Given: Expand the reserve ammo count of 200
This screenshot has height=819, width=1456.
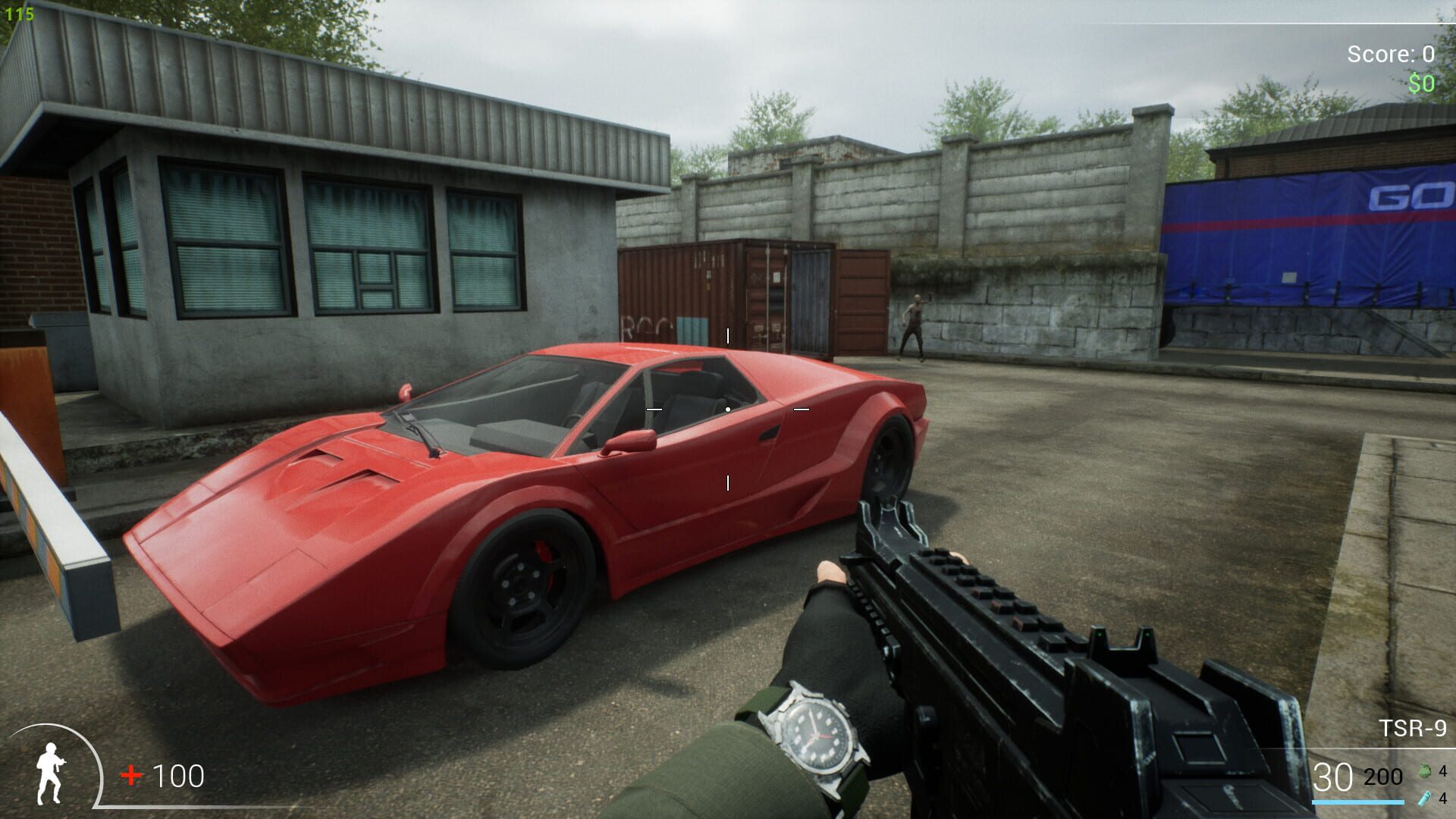Looking at the screenshot, I should [1382, 777].
